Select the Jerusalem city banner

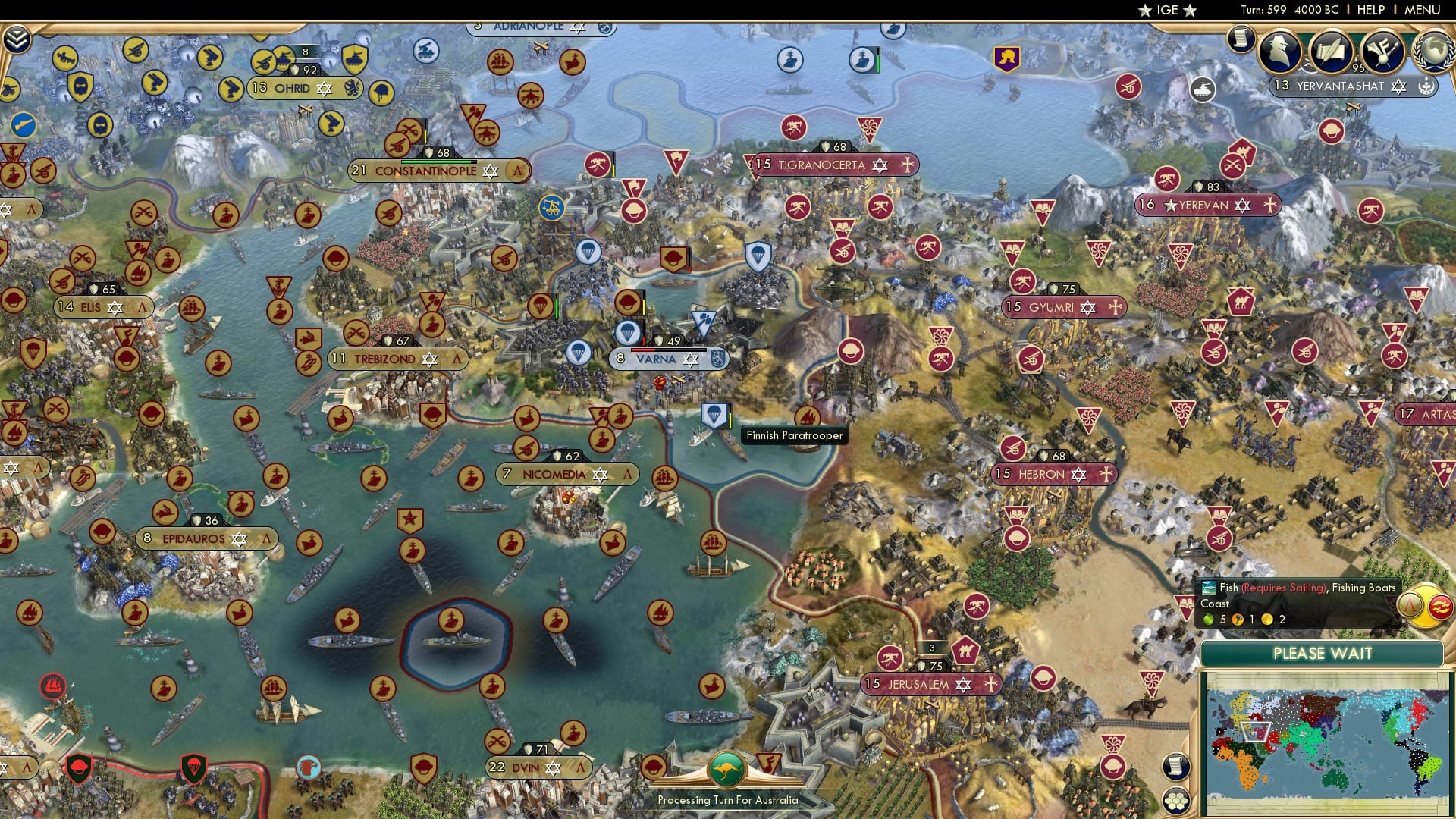pos(918,685)
